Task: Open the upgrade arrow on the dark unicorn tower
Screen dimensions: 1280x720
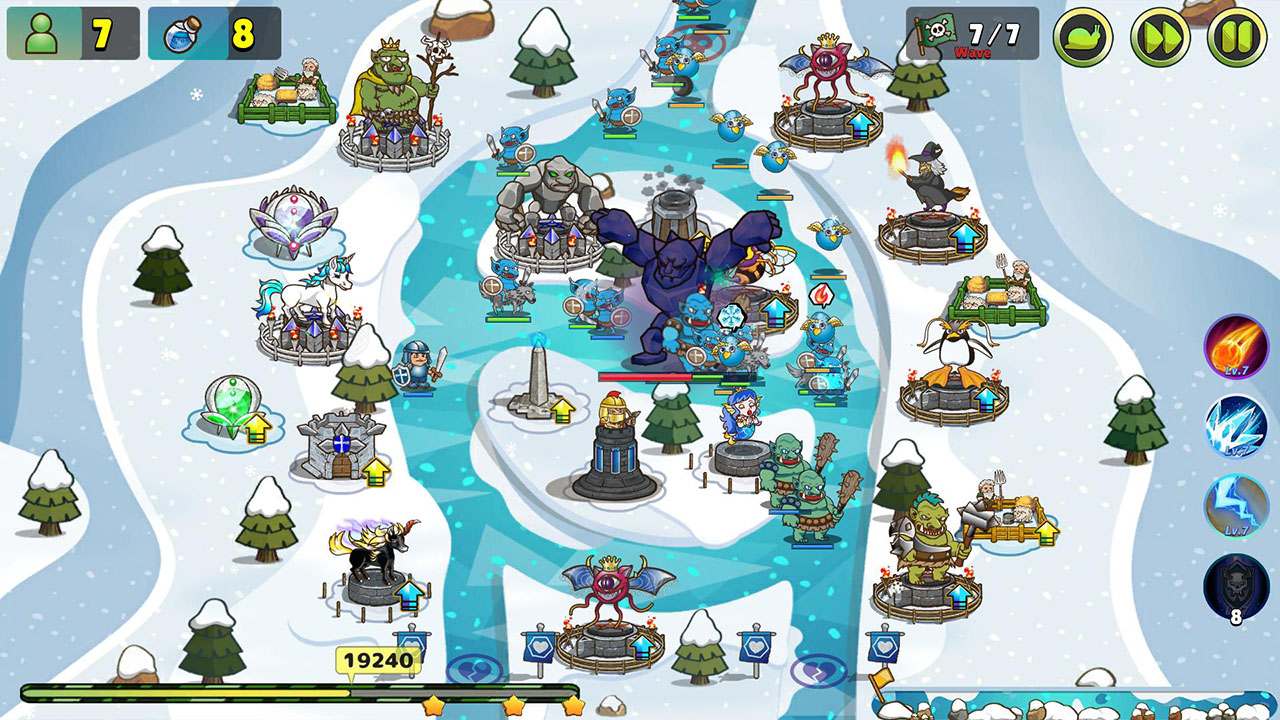Action: tap(409, 596)
